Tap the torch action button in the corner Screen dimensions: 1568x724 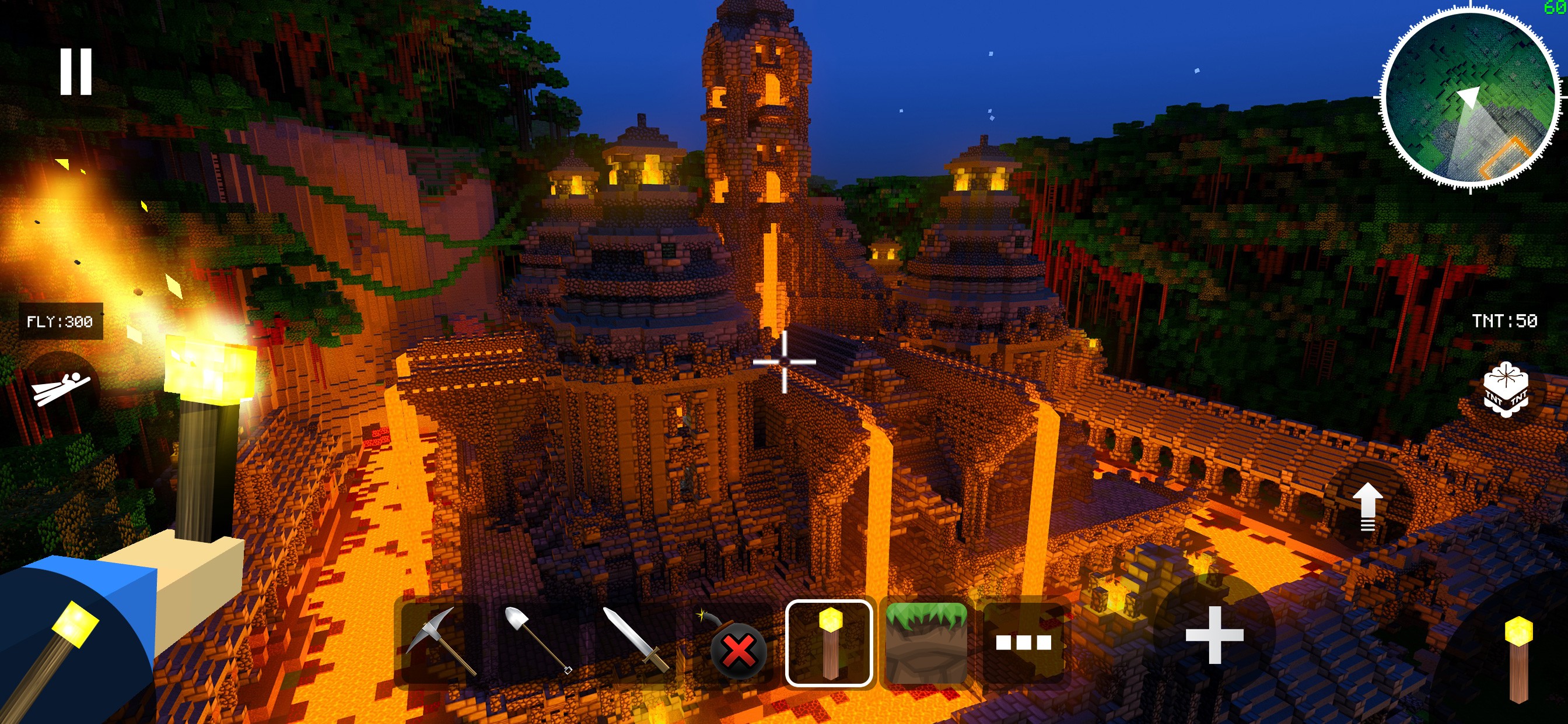(x=1518, y=658)
